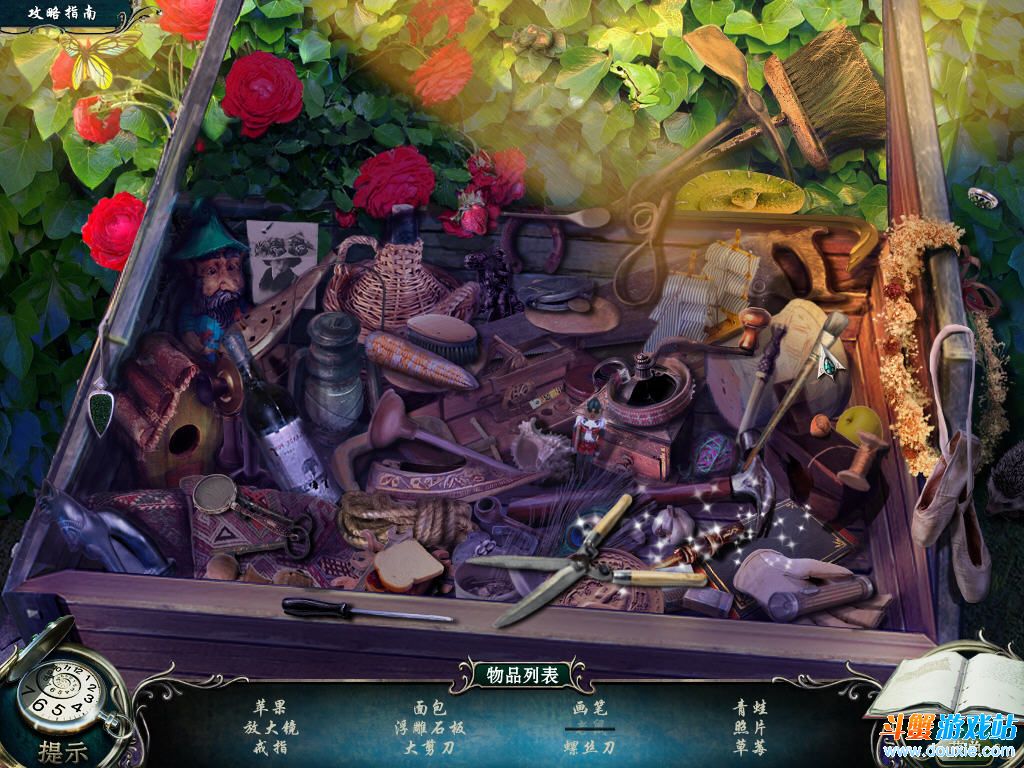Use the 提示 hint pocket watch

[62, 700]
